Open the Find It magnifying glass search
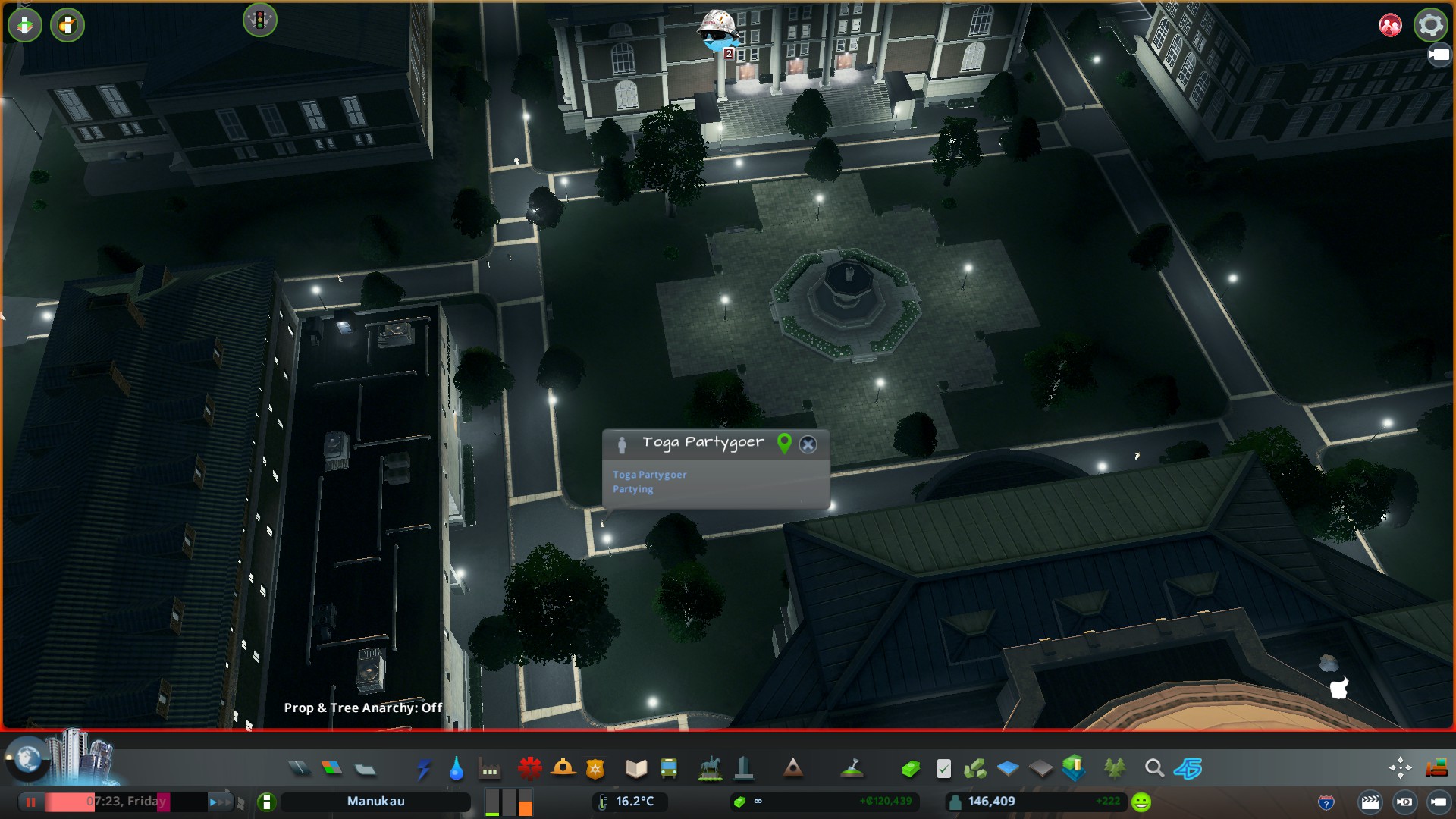Screen dimensions: 1456x819 [1154, 769]
